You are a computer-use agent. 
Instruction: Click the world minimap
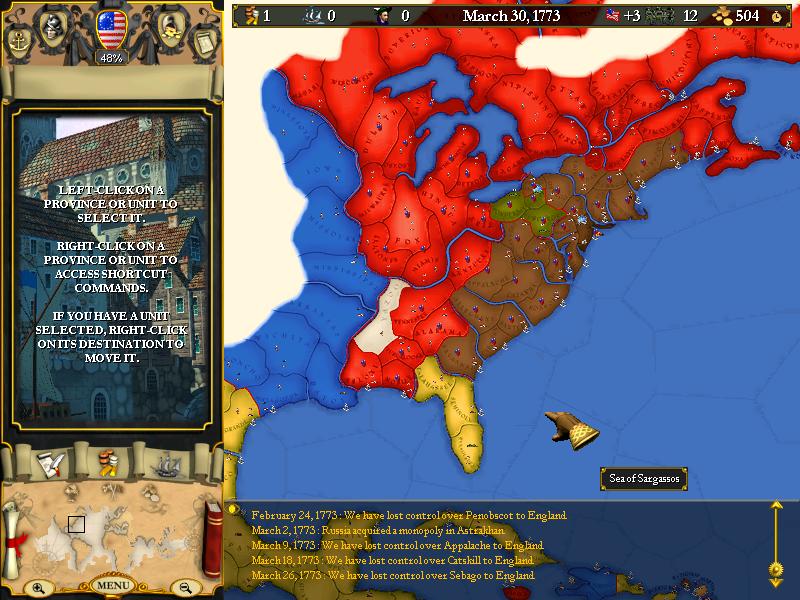click(110, 530)
